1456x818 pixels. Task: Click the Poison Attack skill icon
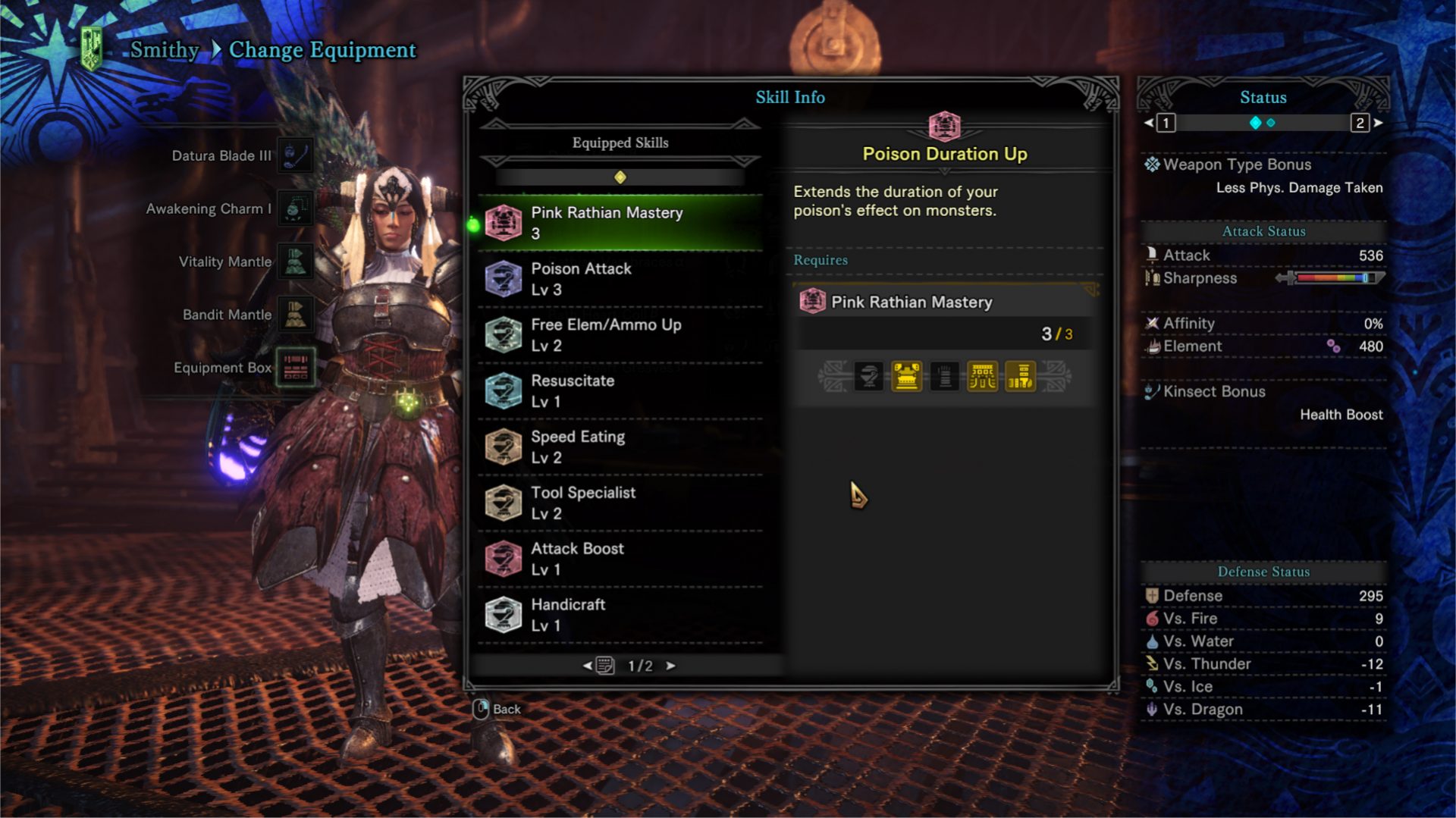pyautogui.click(x=502, y=277)
